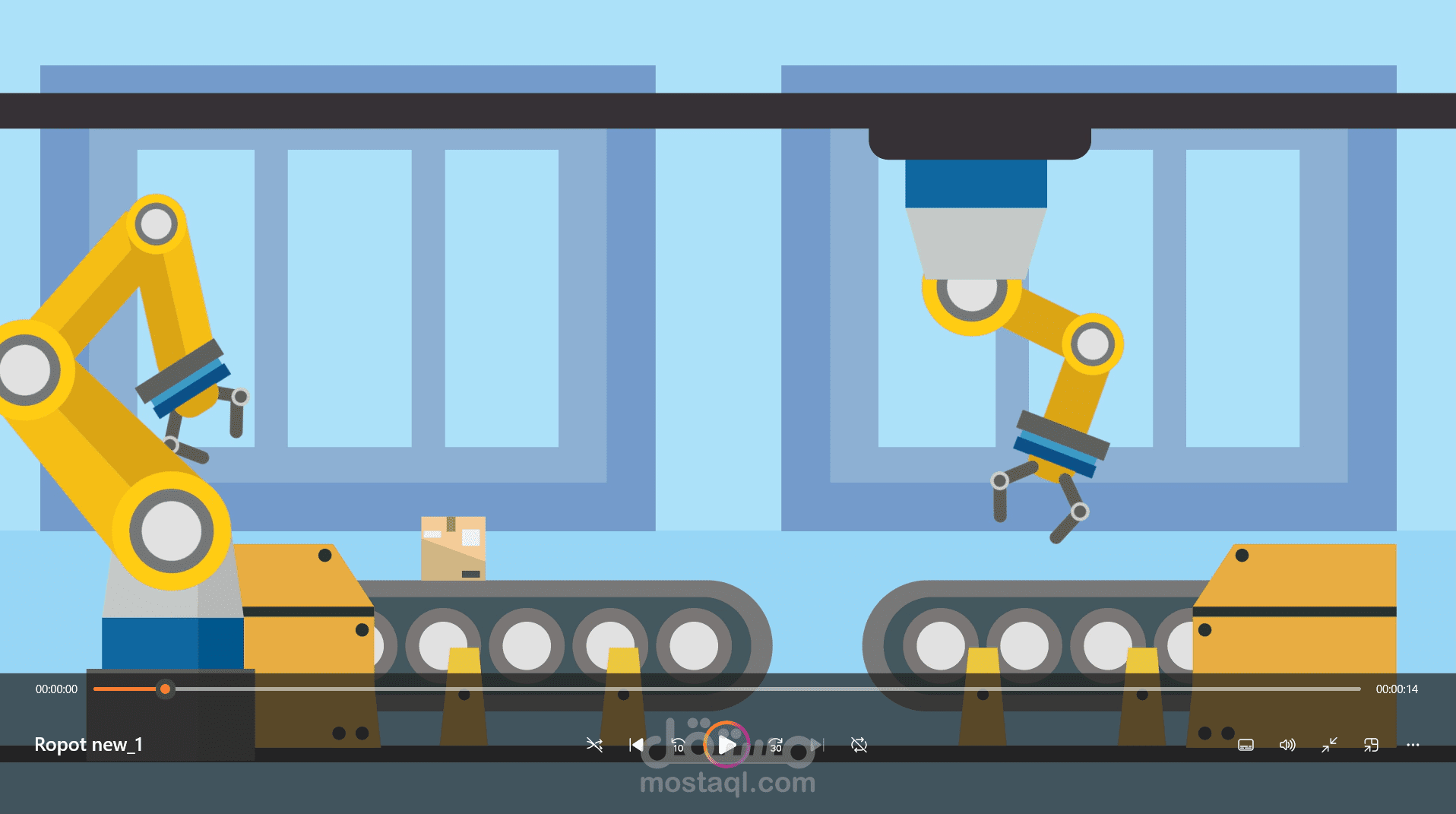The height and width of the screenshot is (814, 1456).
Task: Open the volume control
Action: [x=1287, y=746]
